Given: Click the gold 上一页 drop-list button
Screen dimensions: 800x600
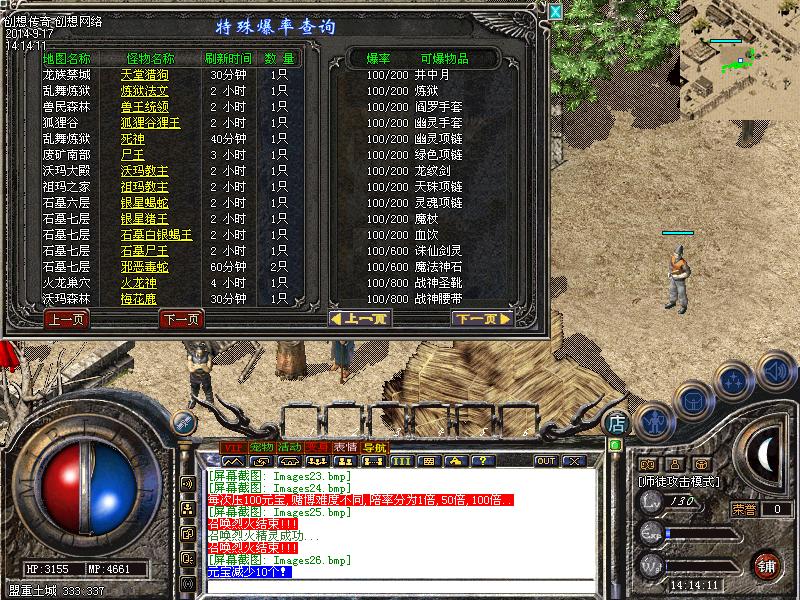Looking at the screenshot, I should 359,320.
